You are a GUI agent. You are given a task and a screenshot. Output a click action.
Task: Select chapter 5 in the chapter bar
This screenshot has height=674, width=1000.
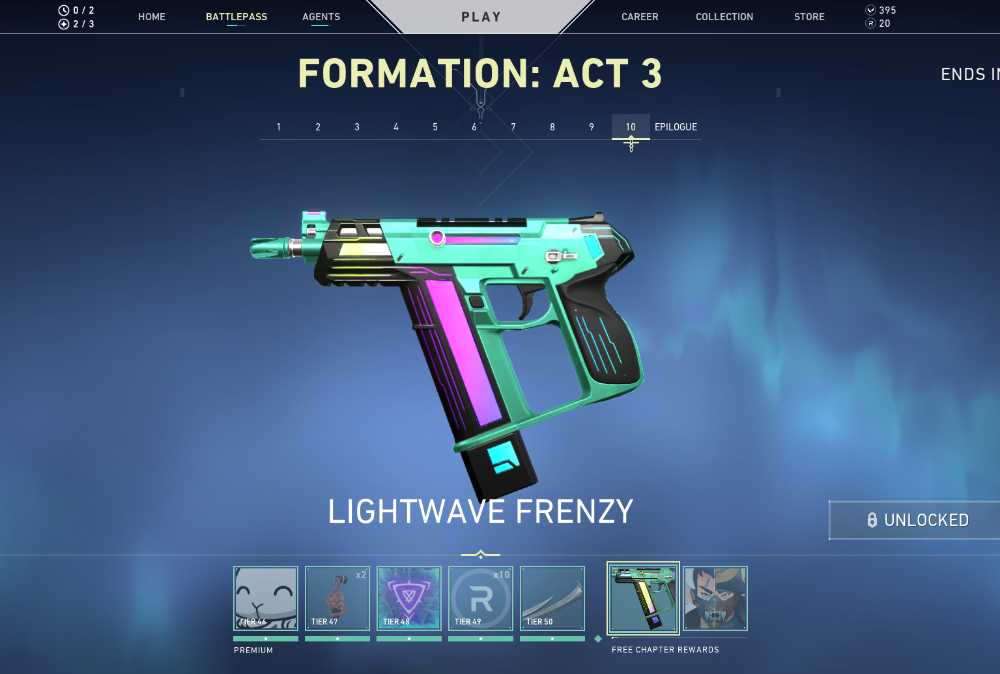[x=435, y=127]
